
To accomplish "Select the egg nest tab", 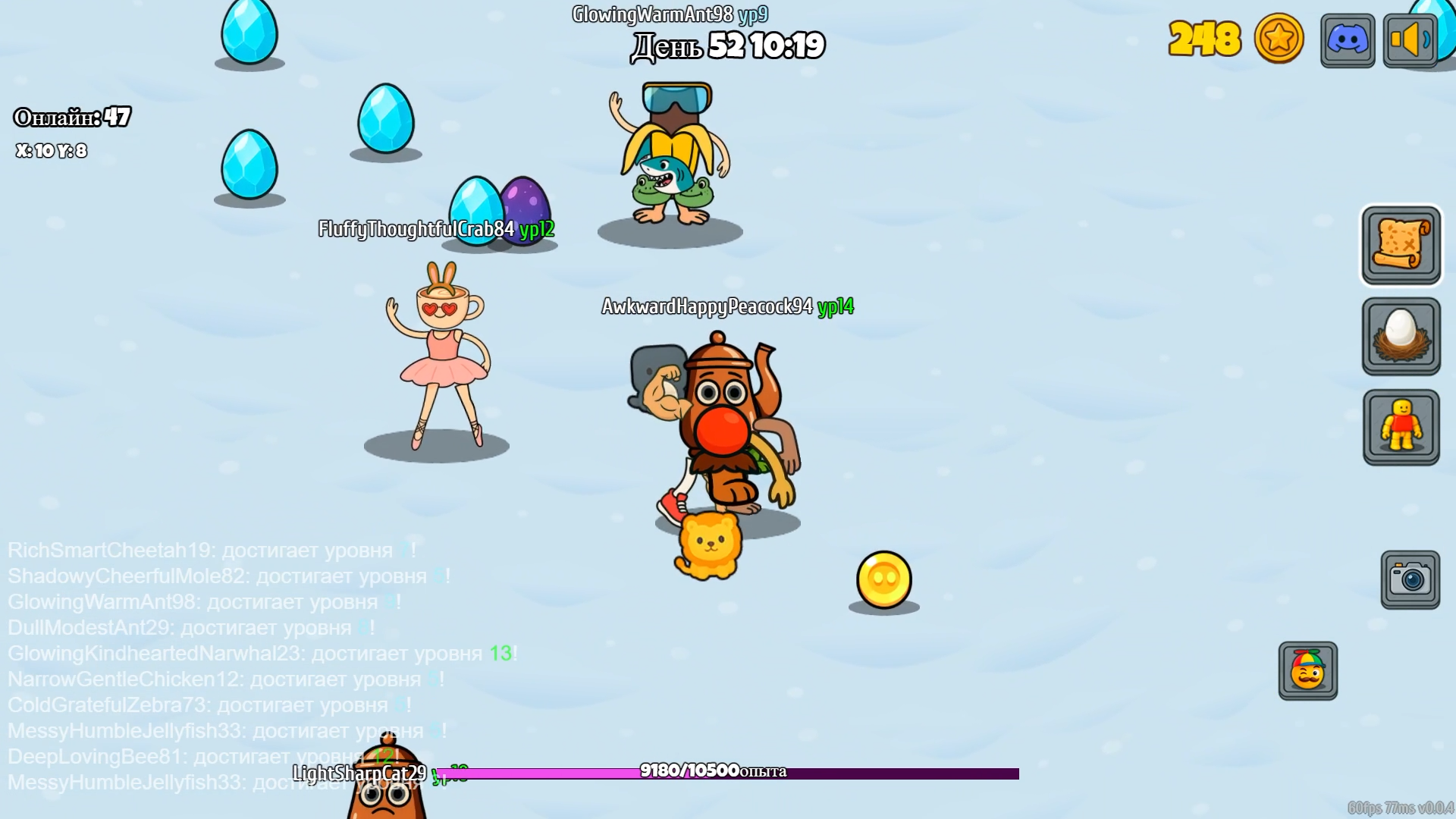I will (1400, 337).
